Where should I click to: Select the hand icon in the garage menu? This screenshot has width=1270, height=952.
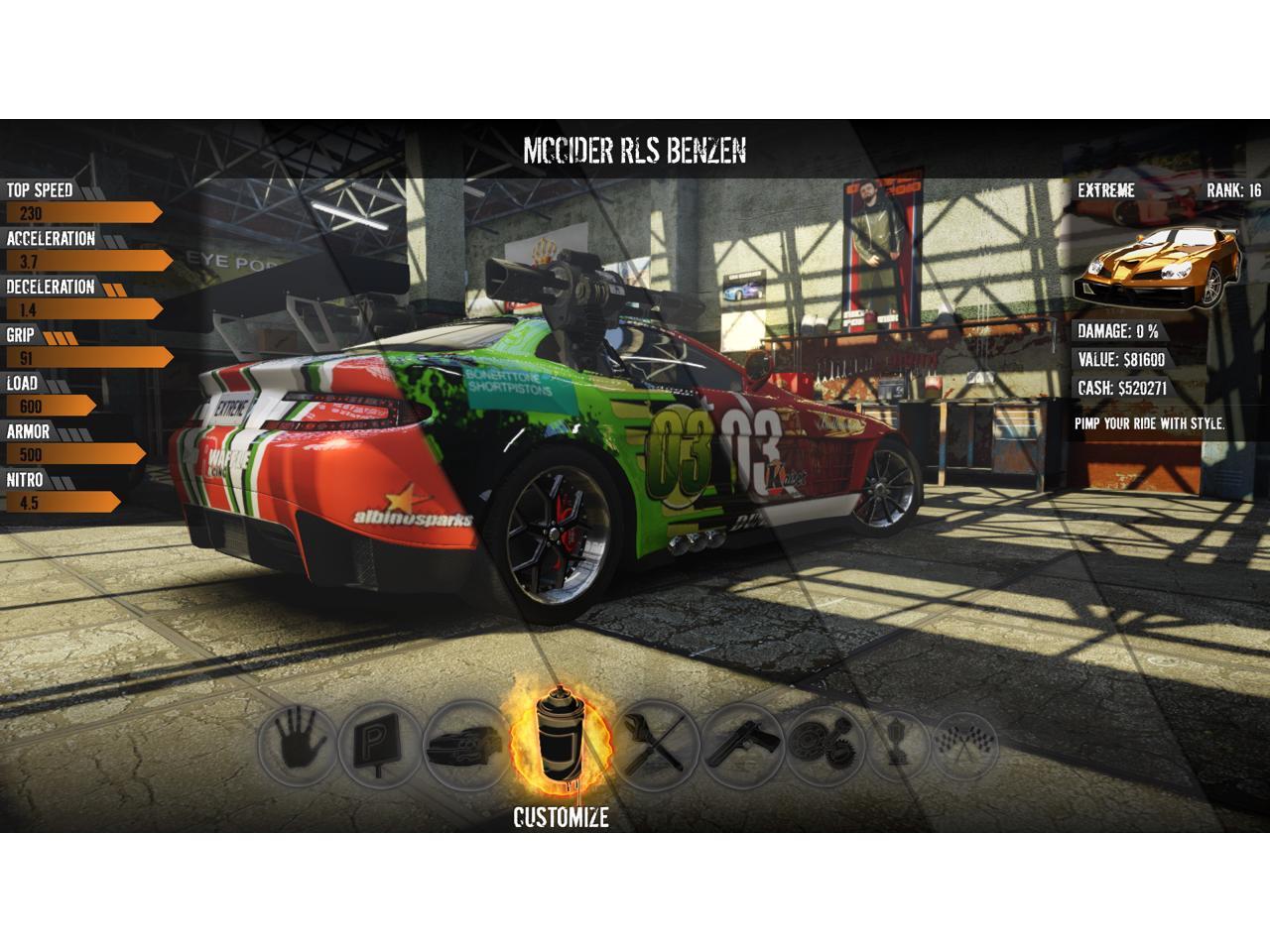pos(298,740)
